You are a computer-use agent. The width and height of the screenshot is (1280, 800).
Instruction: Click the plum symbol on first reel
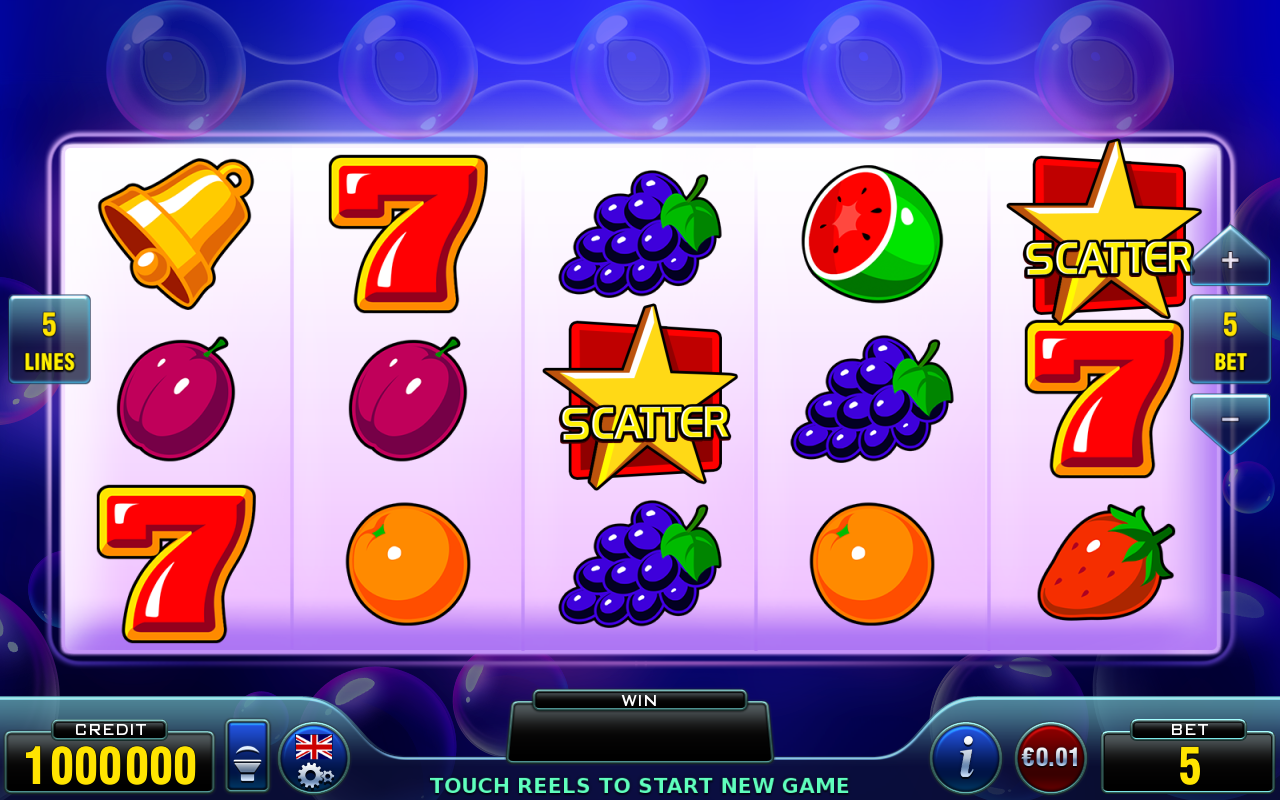click(175, 398)
